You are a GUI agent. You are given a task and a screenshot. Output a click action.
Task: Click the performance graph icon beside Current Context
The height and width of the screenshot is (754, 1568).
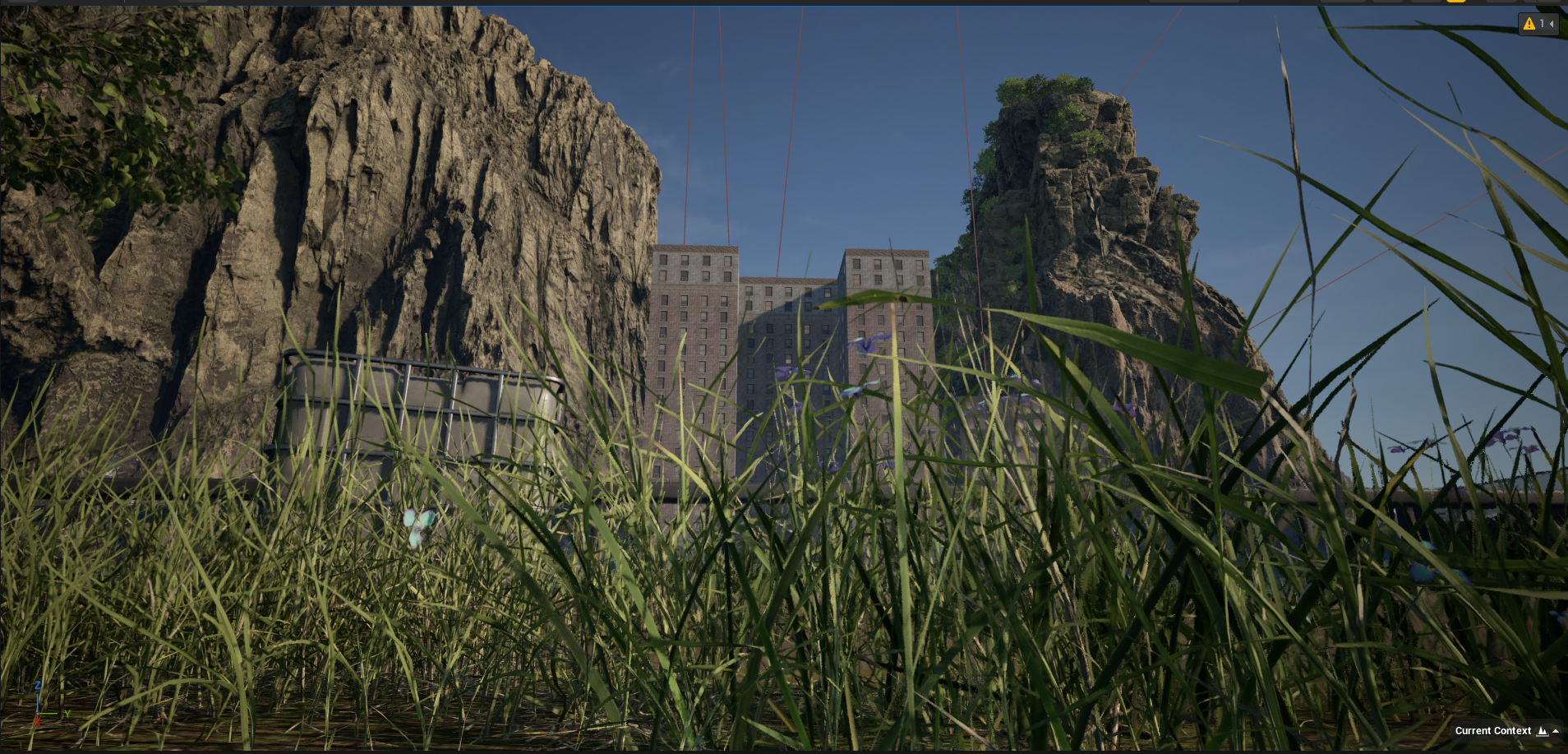click(x=1542, y=732)
